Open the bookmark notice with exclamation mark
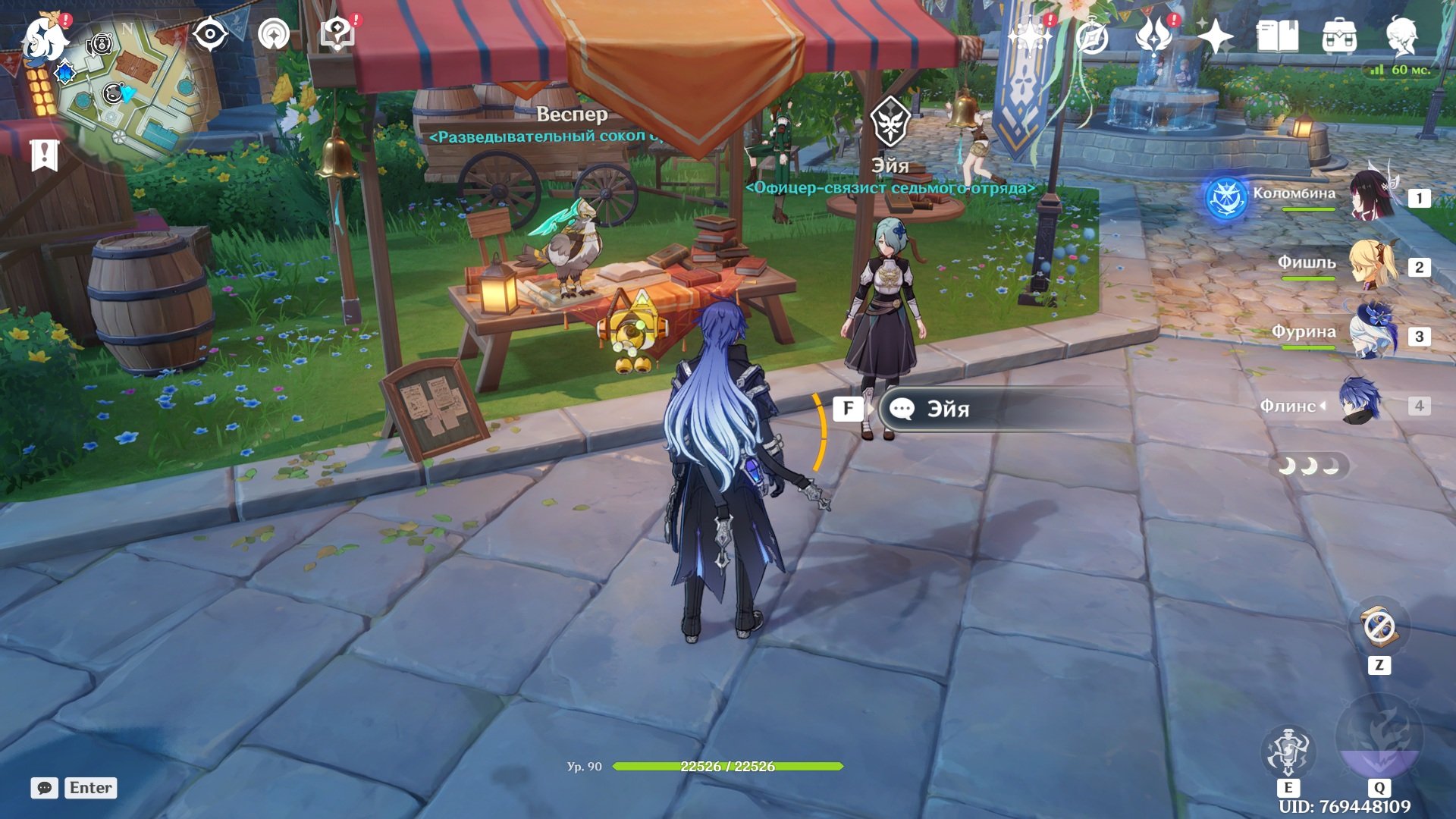The height and width of the screenshot is (819, 1456). [x=44, y=155]
